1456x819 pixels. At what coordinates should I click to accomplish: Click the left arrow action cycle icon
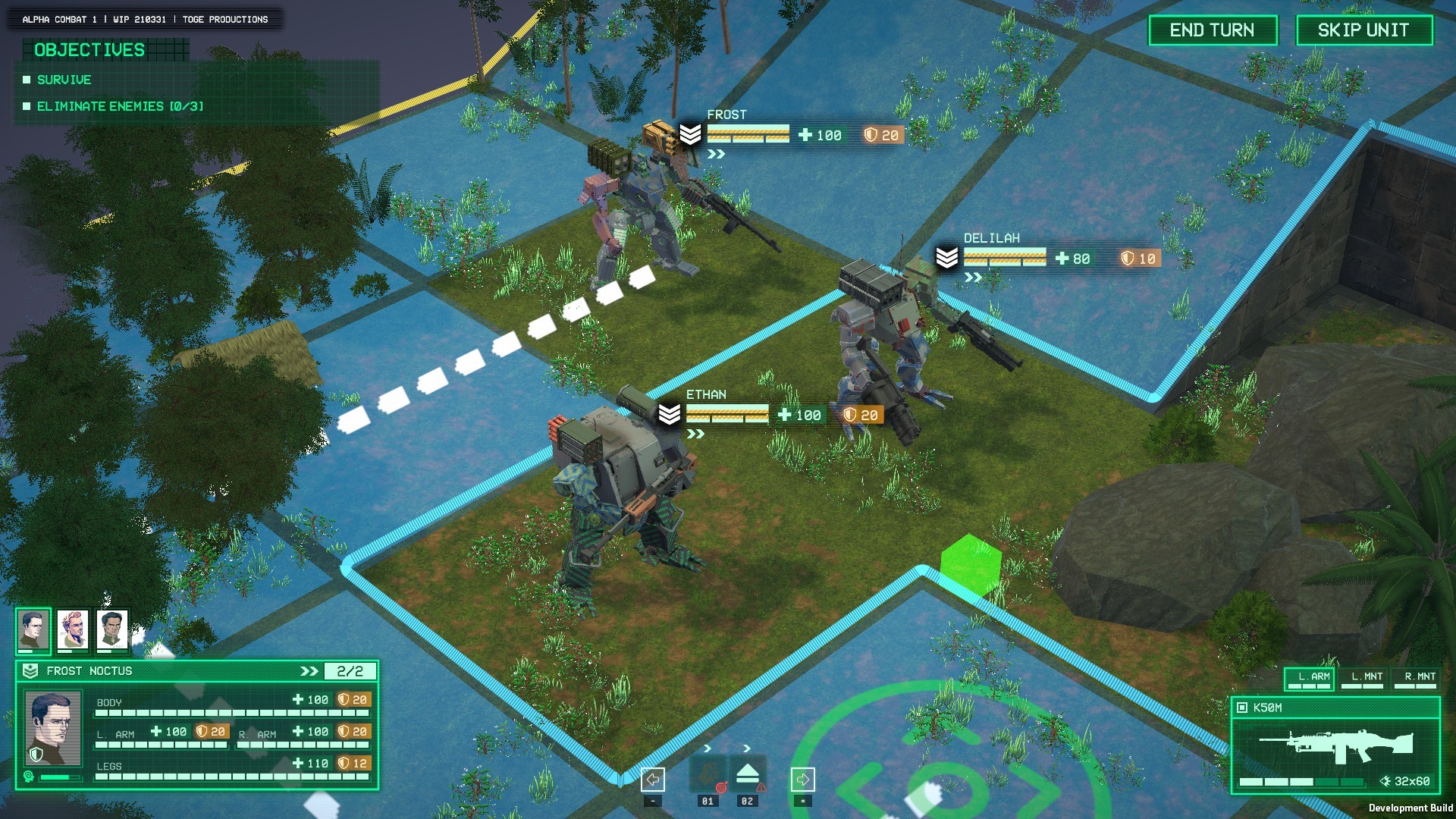[x=652, y=778]
